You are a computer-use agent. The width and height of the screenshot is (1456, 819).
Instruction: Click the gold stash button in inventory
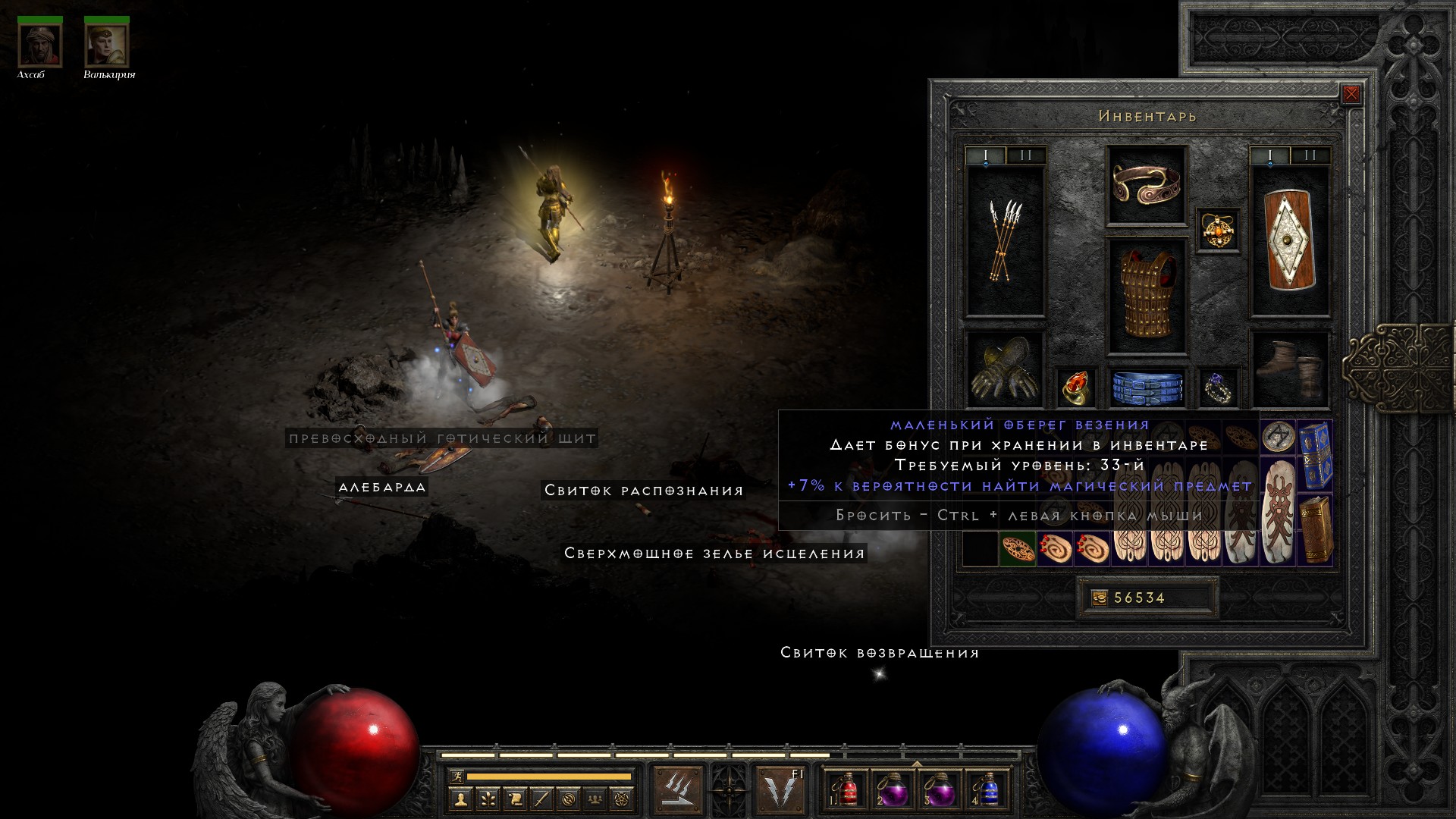1100,598
